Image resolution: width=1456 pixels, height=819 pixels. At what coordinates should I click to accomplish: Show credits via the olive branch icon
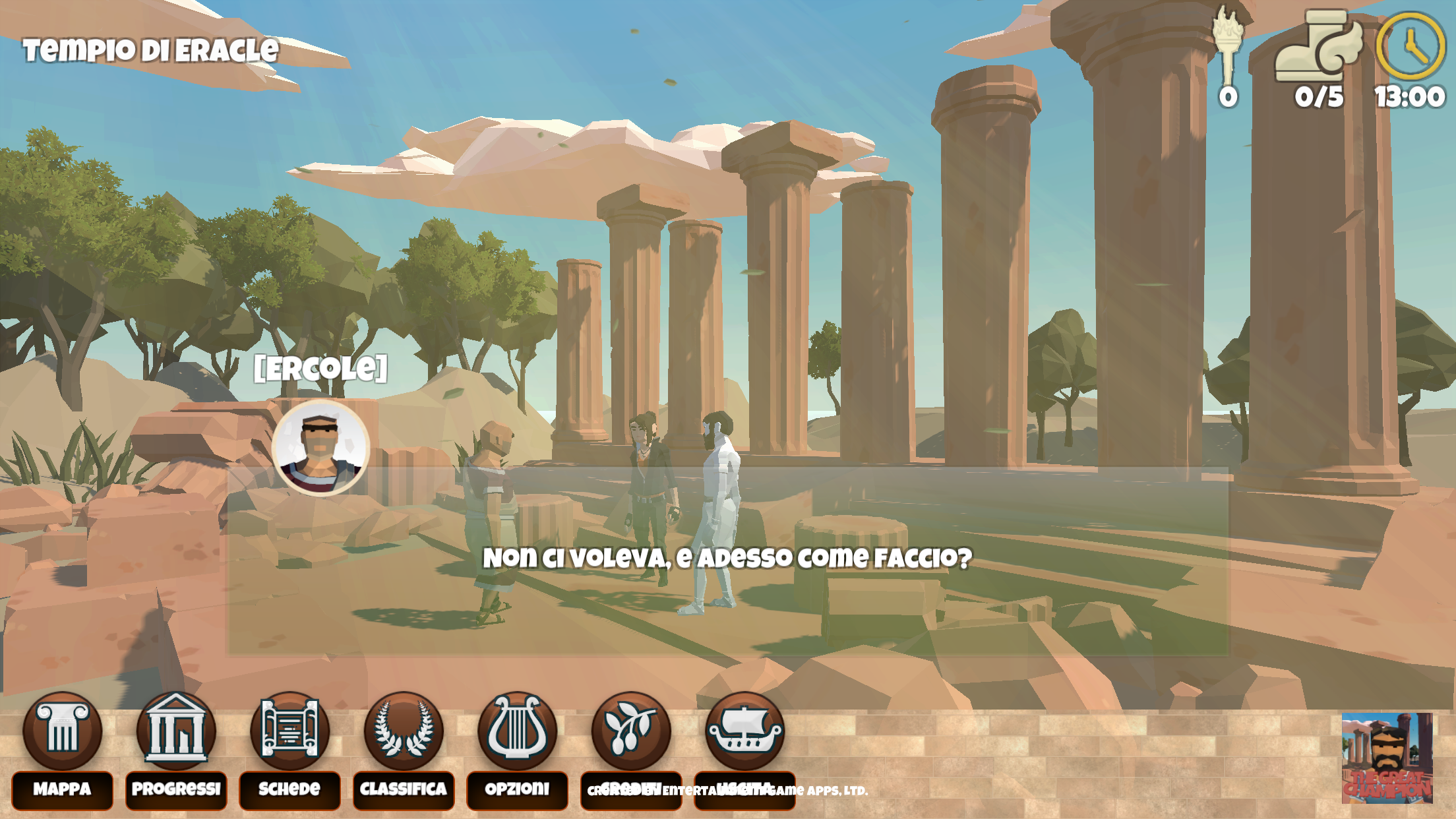(631, 731)
